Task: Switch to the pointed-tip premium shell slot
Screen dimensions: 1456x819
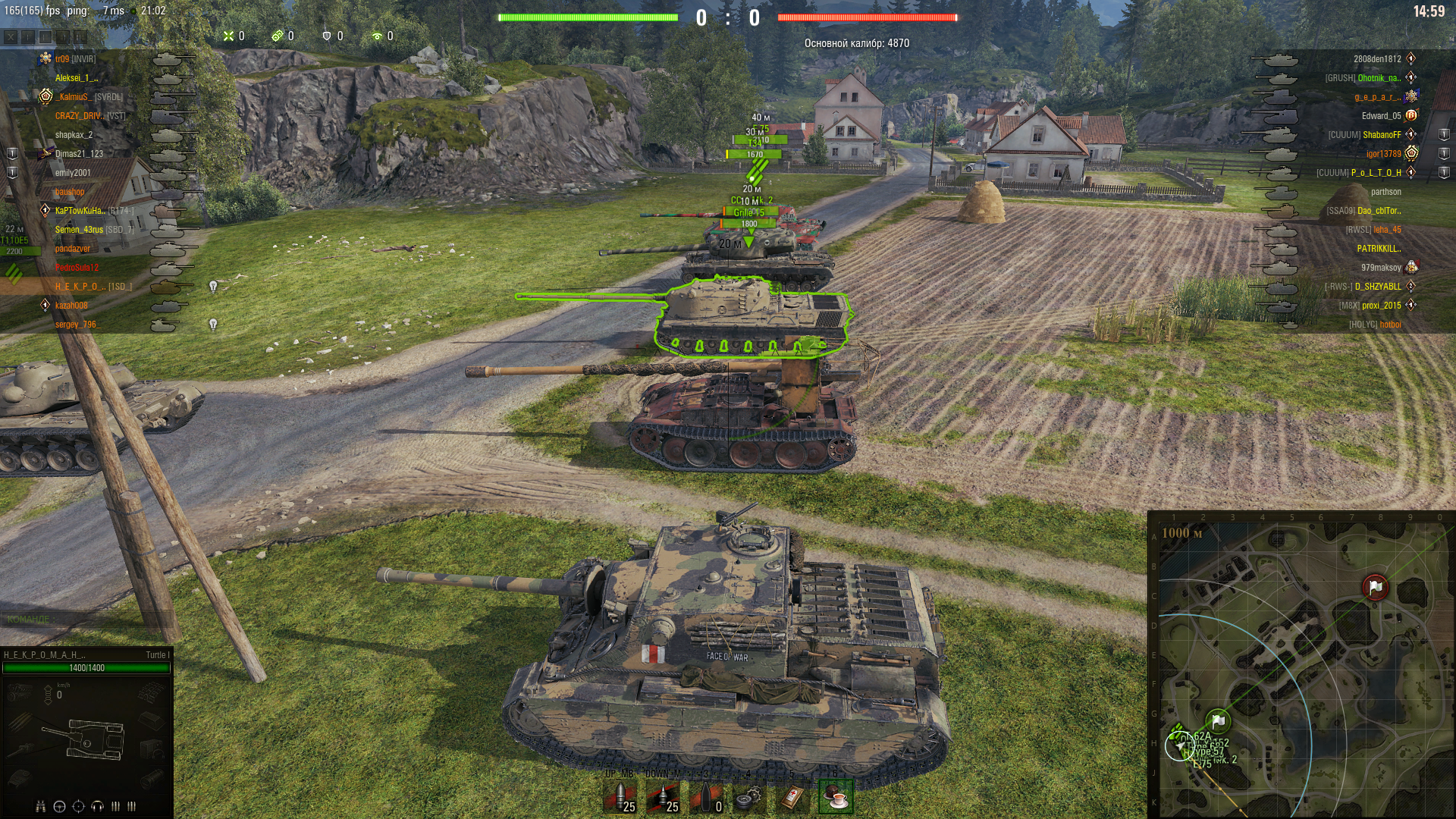Action: click(664, 796)
